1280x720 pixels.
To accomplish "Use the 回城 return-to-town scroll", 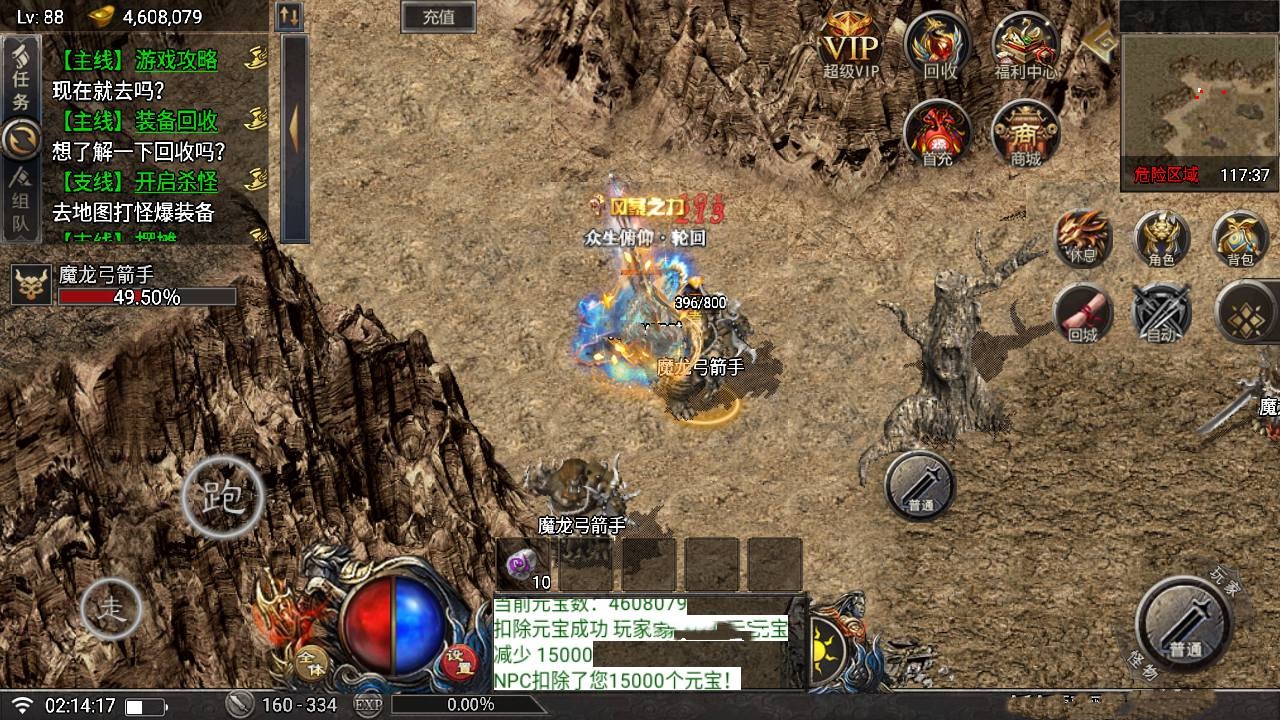I will [1084, 312].
